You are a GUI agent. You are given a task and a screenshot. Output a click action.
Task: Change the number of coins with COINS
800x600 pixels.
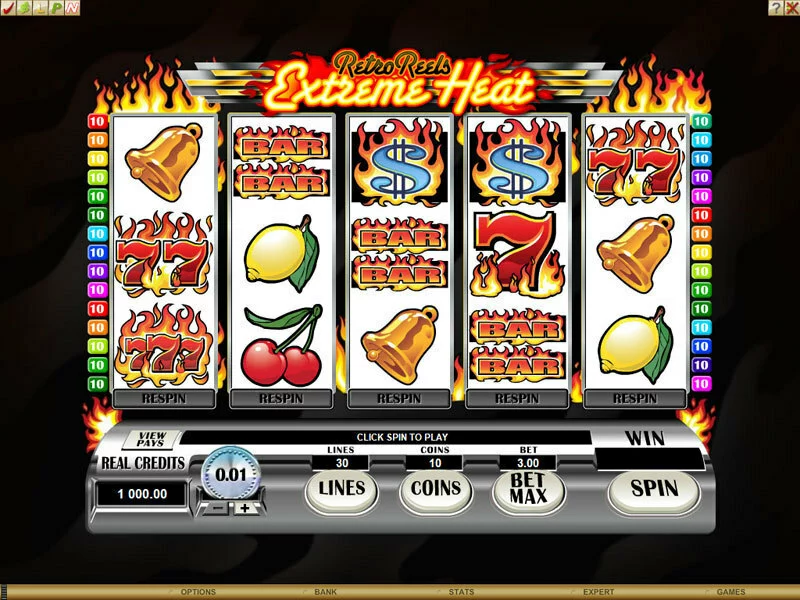tap(436, 489)
